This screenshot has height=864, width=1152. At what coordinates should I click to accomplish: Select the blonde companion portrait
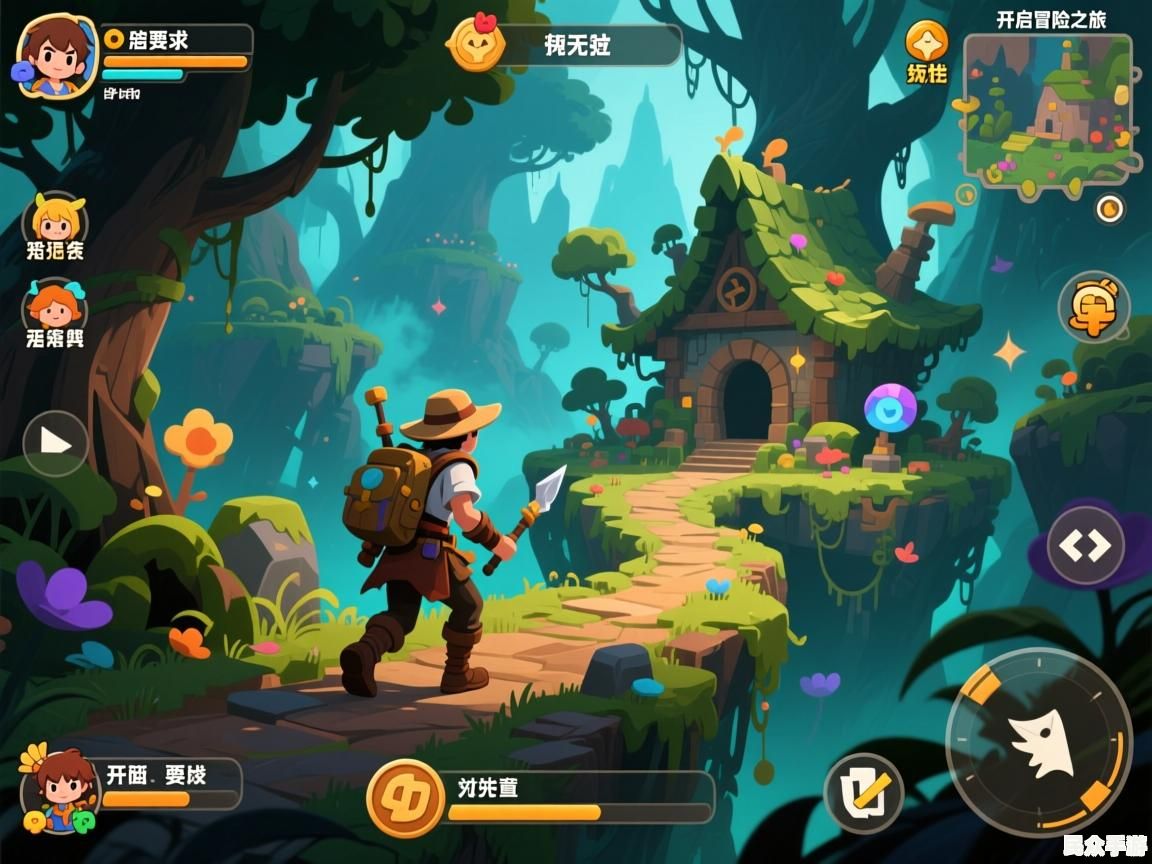[x=56, y=218]
